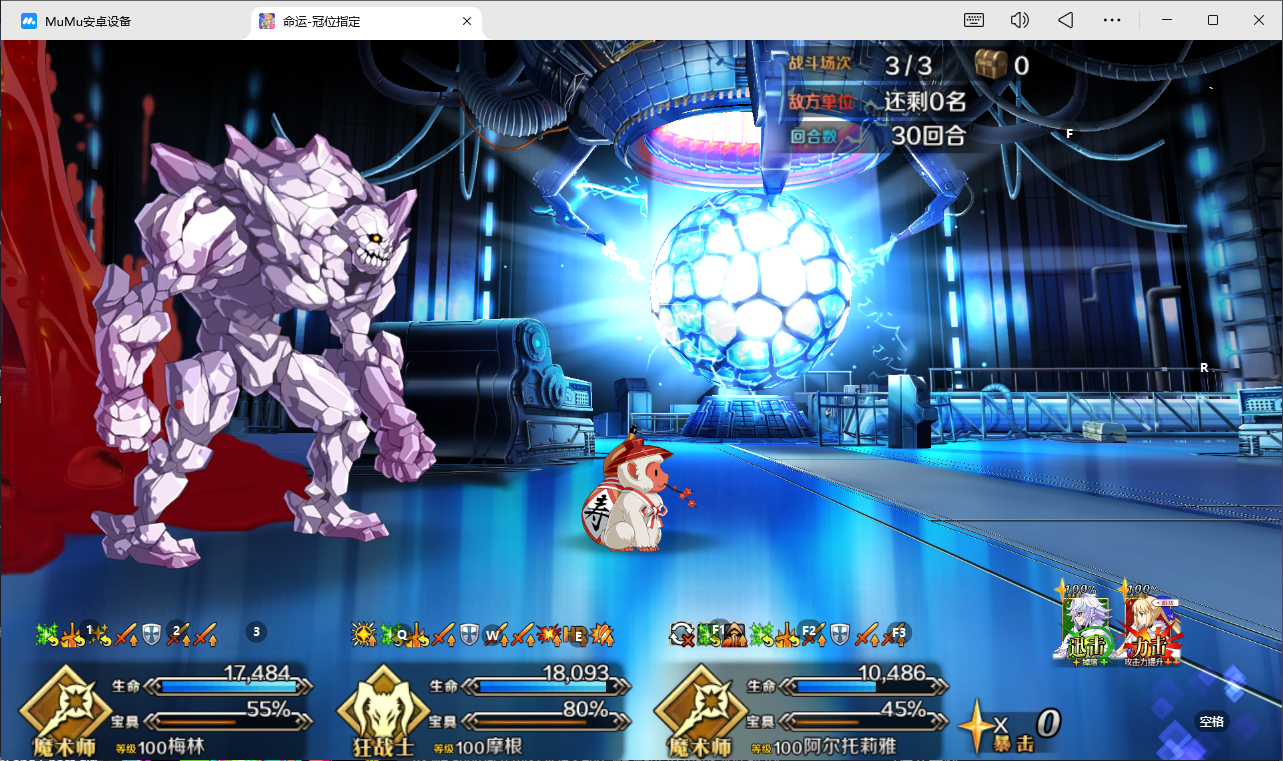Maximize the emulator window

[1213, 20]
